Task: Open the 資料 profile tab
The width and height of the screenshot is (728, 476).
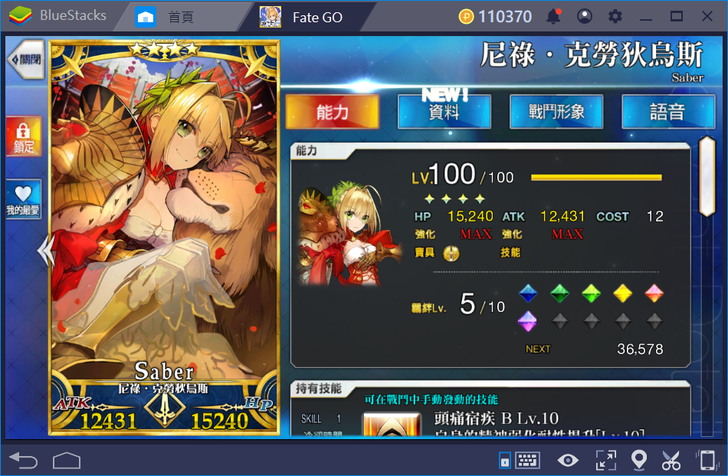Action: [444, 112]
